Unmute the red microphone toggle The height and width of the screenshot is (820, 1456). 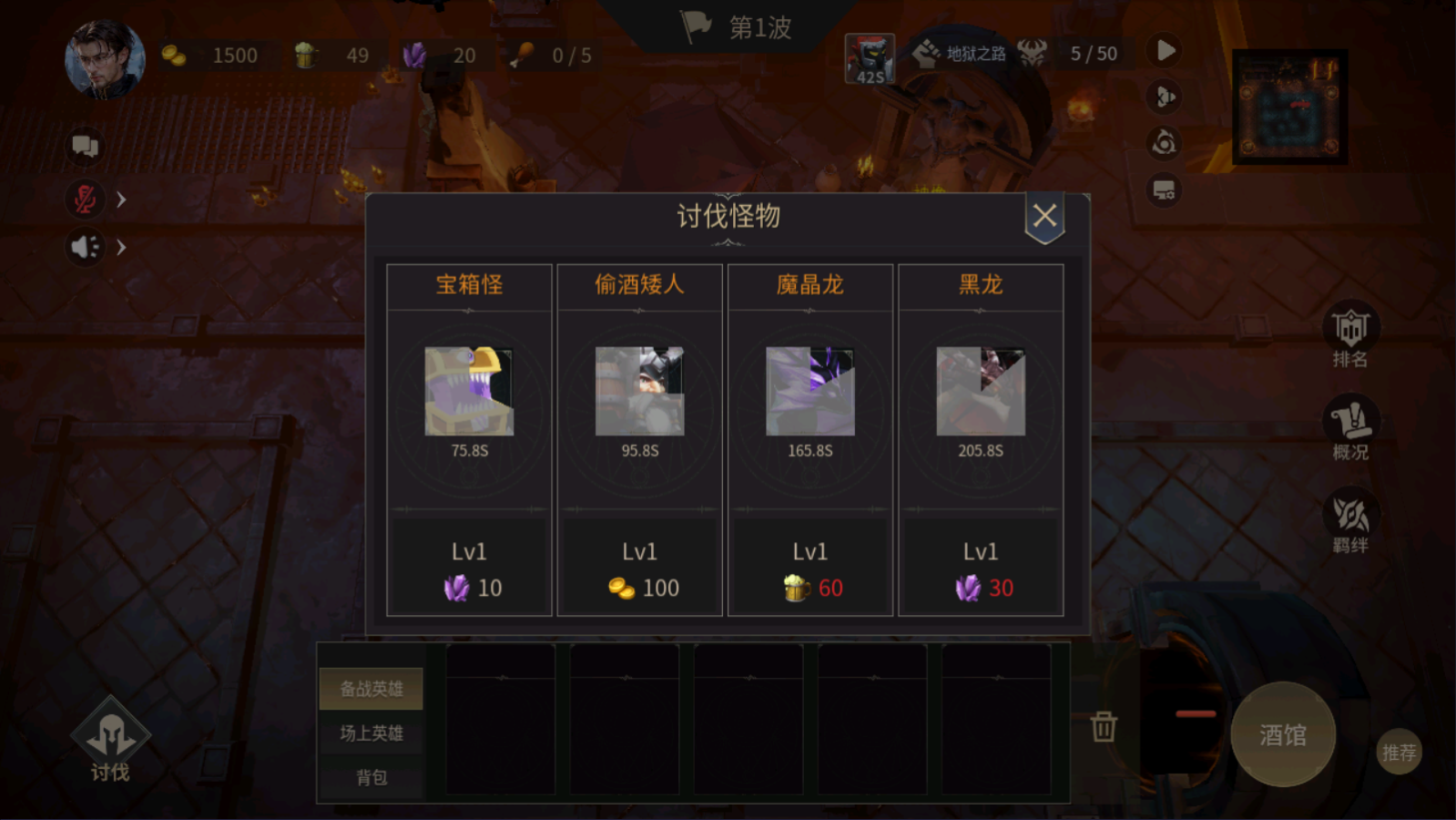click(x=85, y=200)
